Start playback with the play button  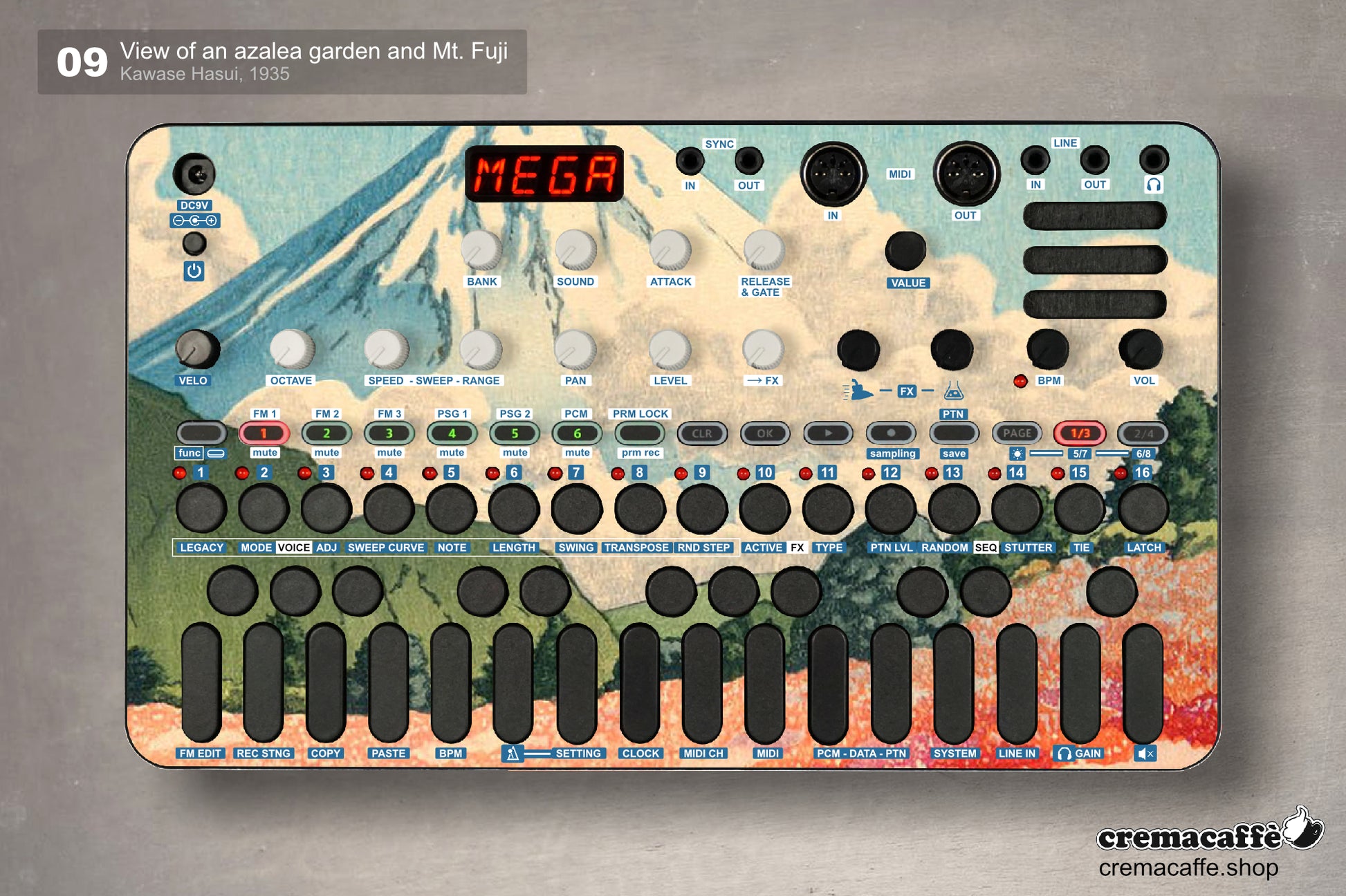click(x=827, y=433)
